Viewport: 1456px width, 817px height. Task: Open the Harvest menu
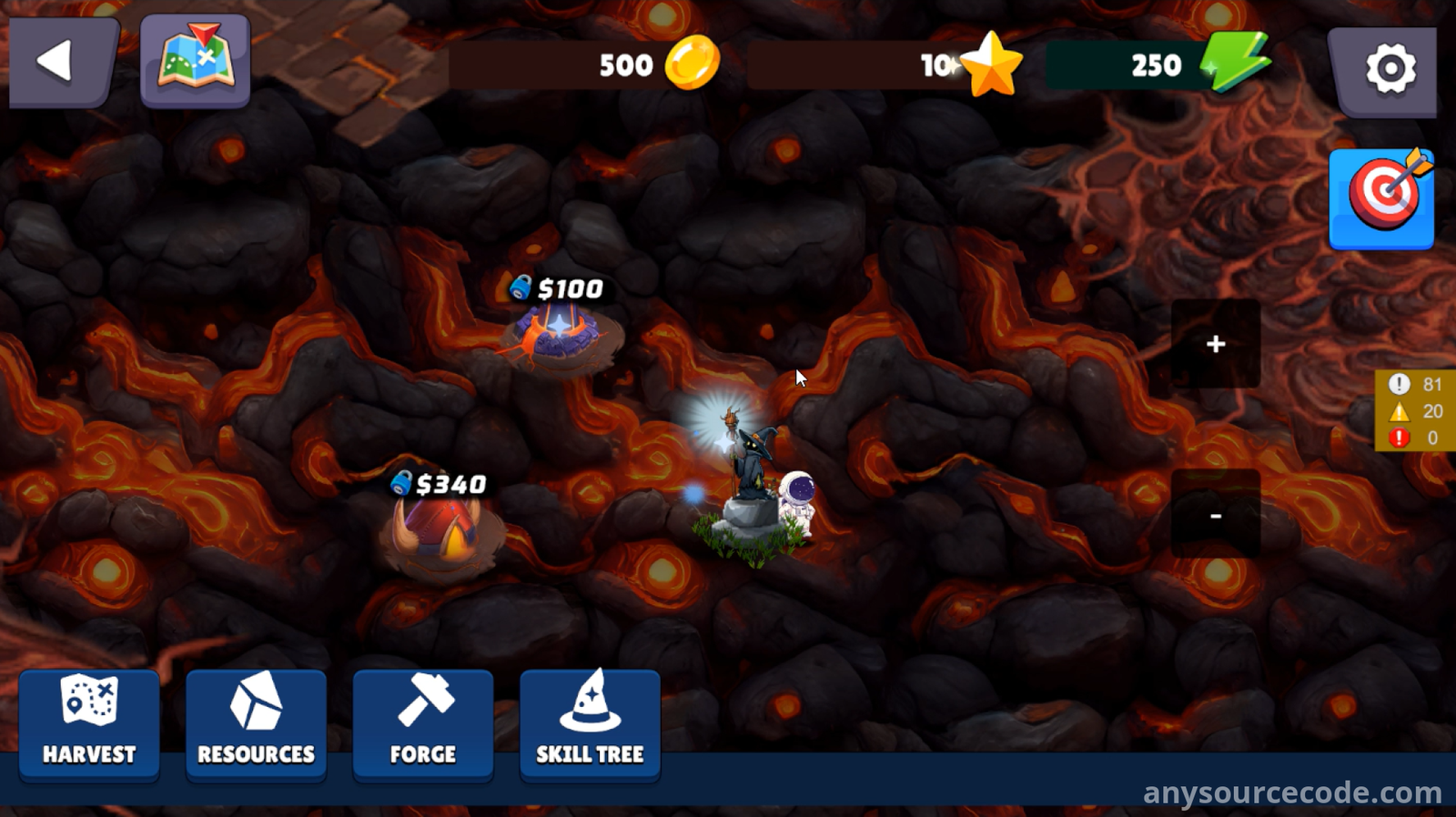(89, 724)
